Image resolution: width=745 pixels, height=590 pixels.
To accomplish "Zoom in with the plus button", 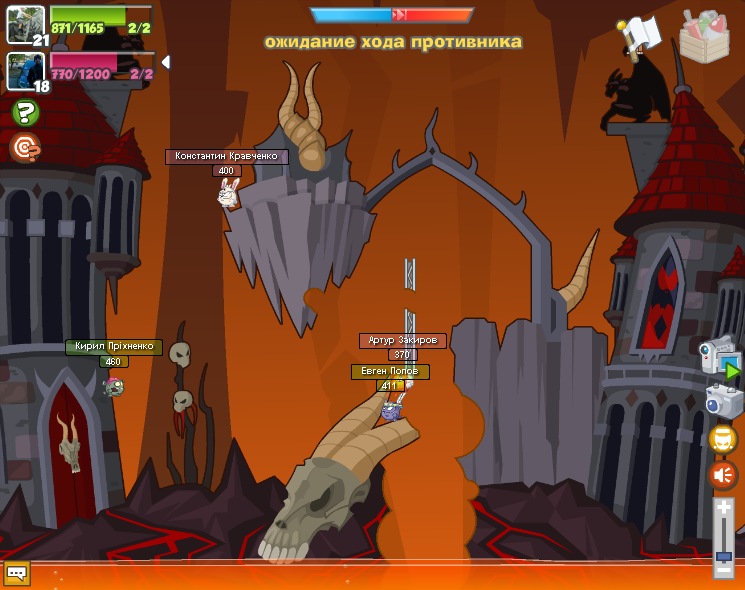I will tap(723, 508).
